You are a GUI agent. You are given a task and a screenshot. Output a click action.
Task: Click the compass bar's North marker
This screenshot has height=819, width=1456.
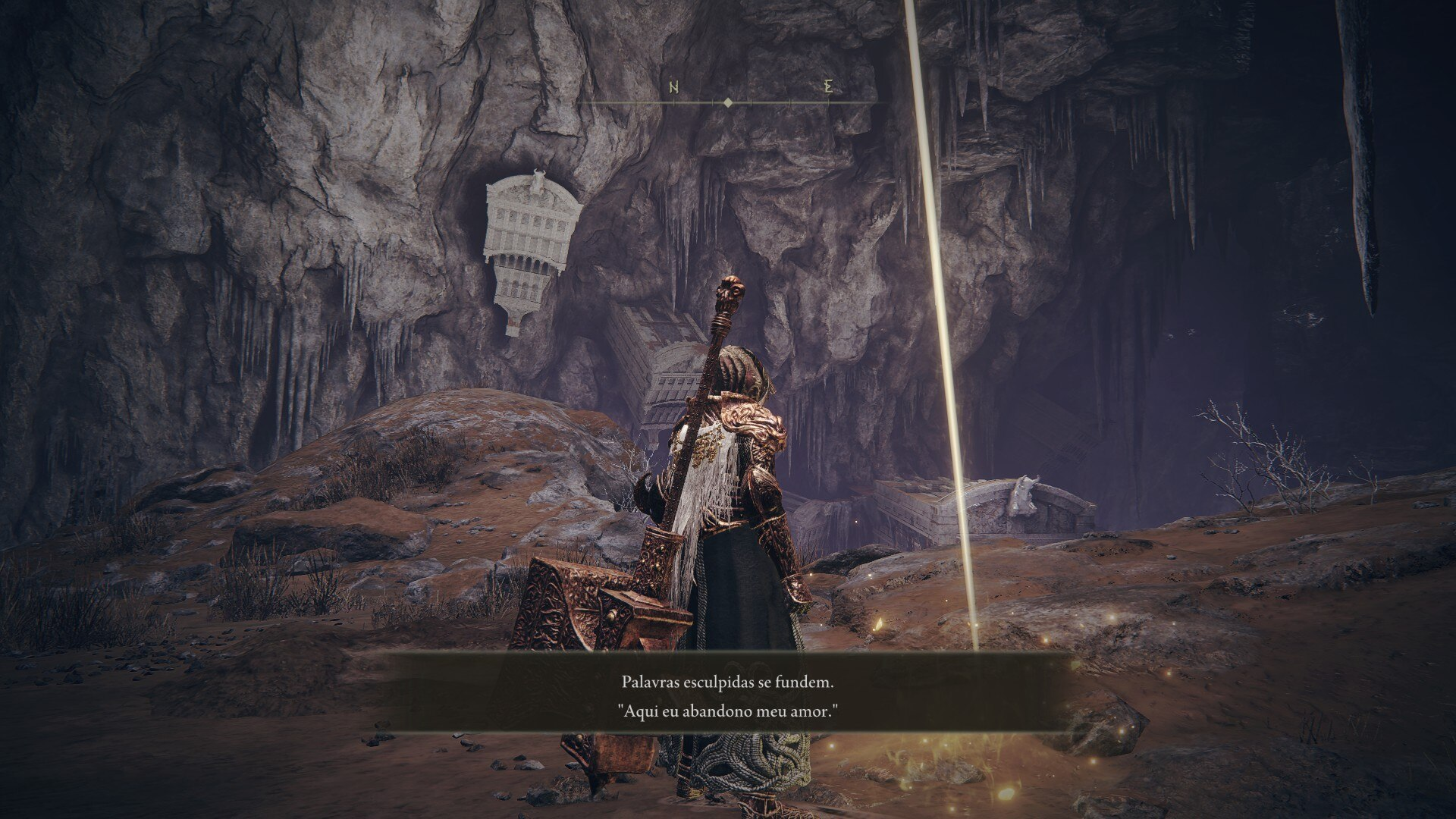click(674, 88)
